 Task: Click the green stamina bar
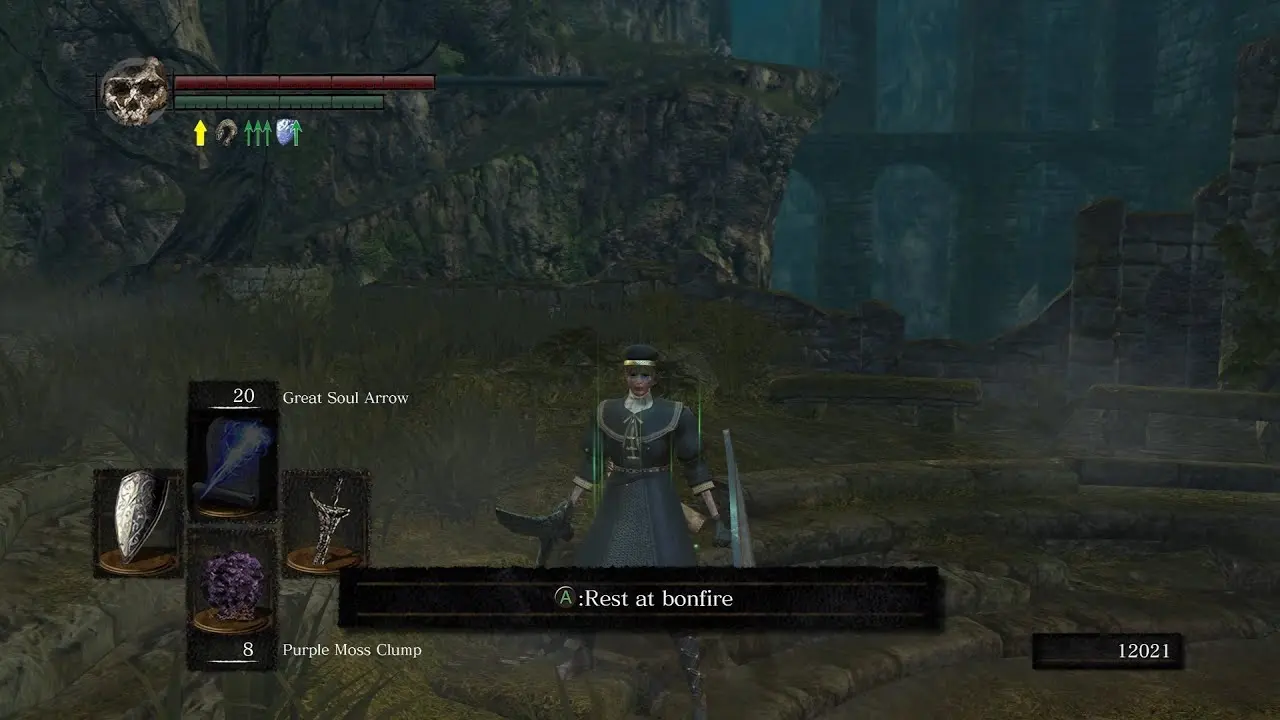tap(280, 100)
